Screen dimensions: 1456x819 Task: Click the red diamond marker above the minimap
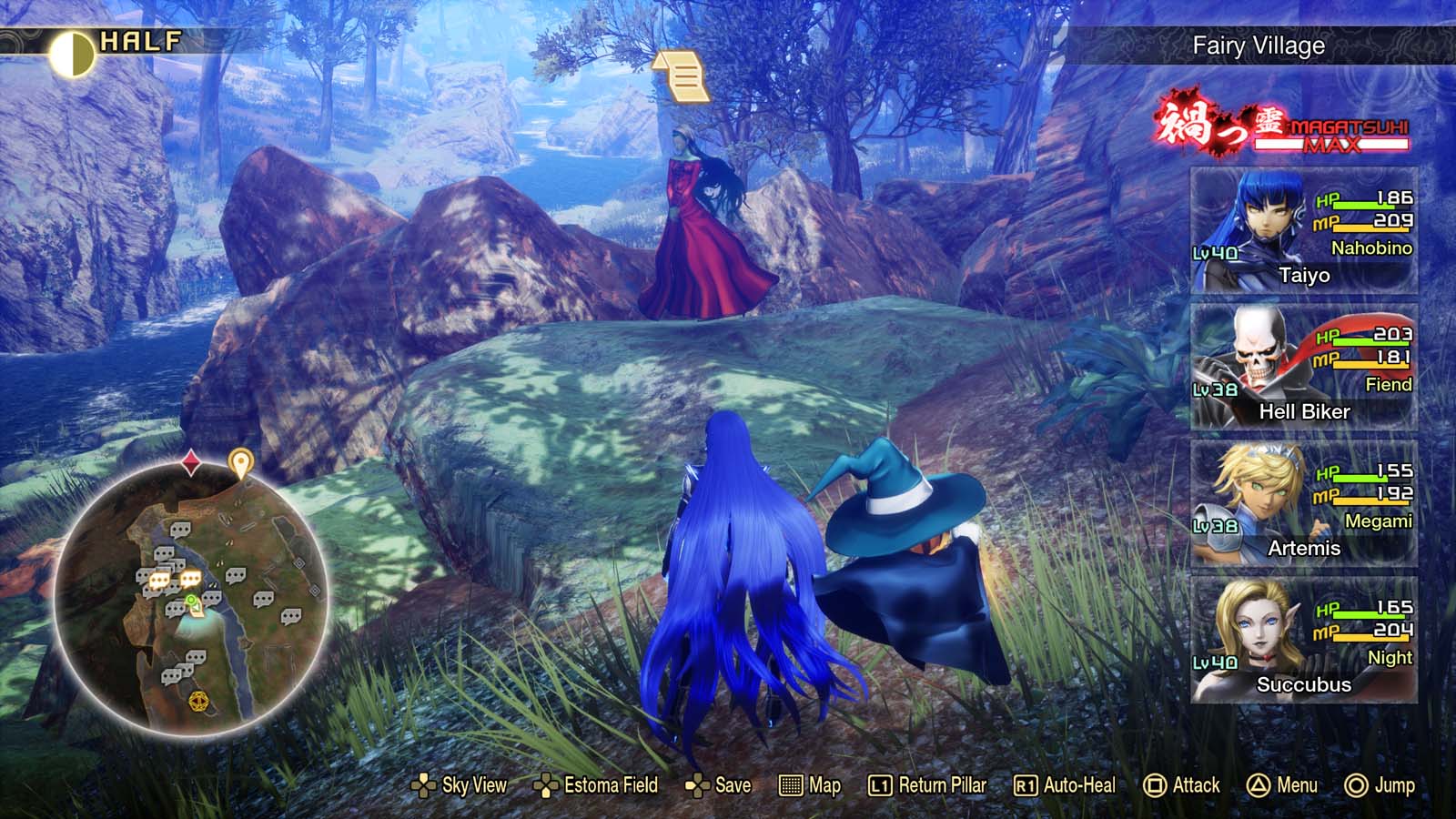[x=189, y=463]
